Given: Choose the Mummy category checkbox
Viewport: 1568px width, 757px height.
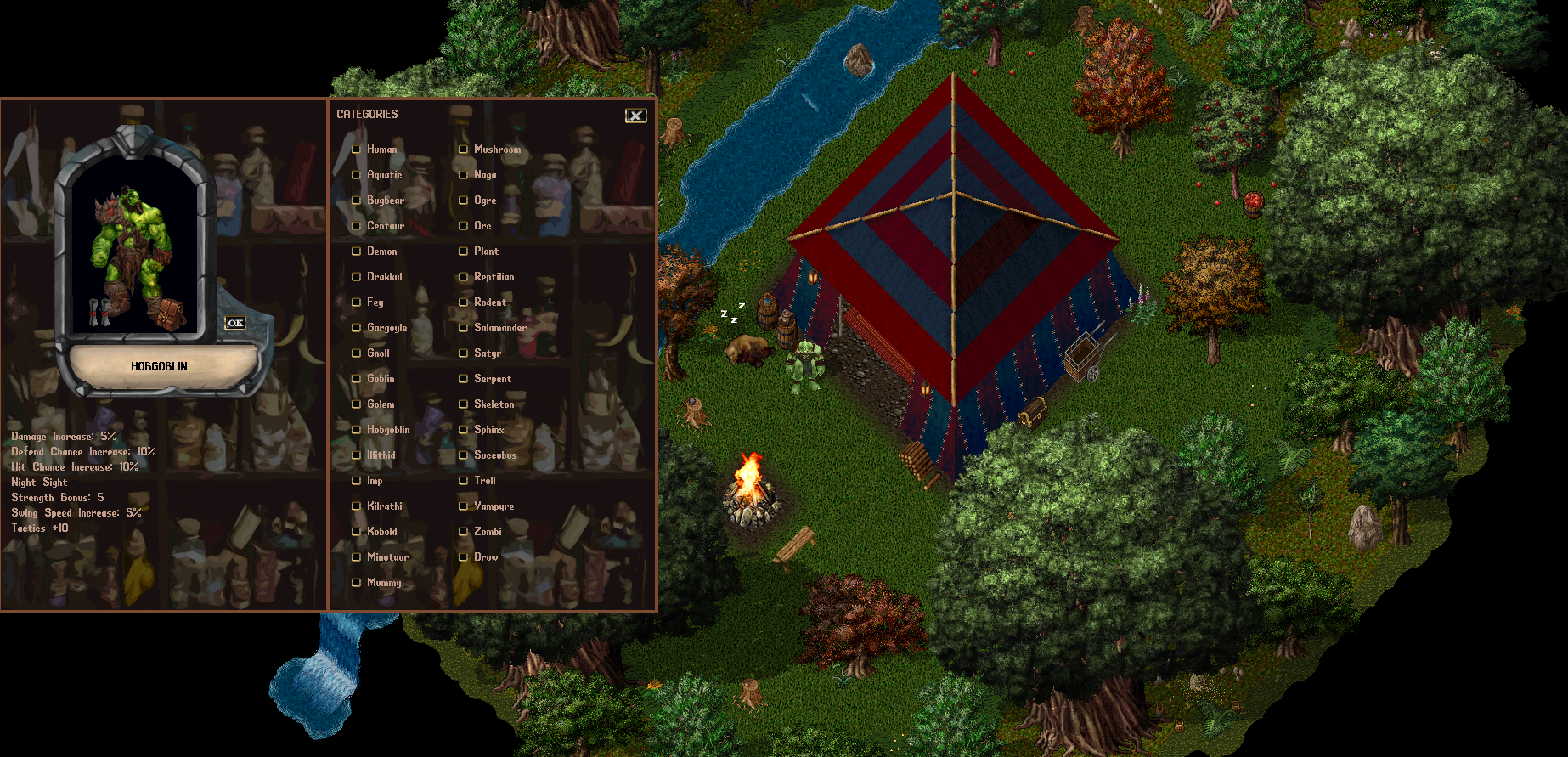Looking at the screenshot, I should [x=357, y=583].
